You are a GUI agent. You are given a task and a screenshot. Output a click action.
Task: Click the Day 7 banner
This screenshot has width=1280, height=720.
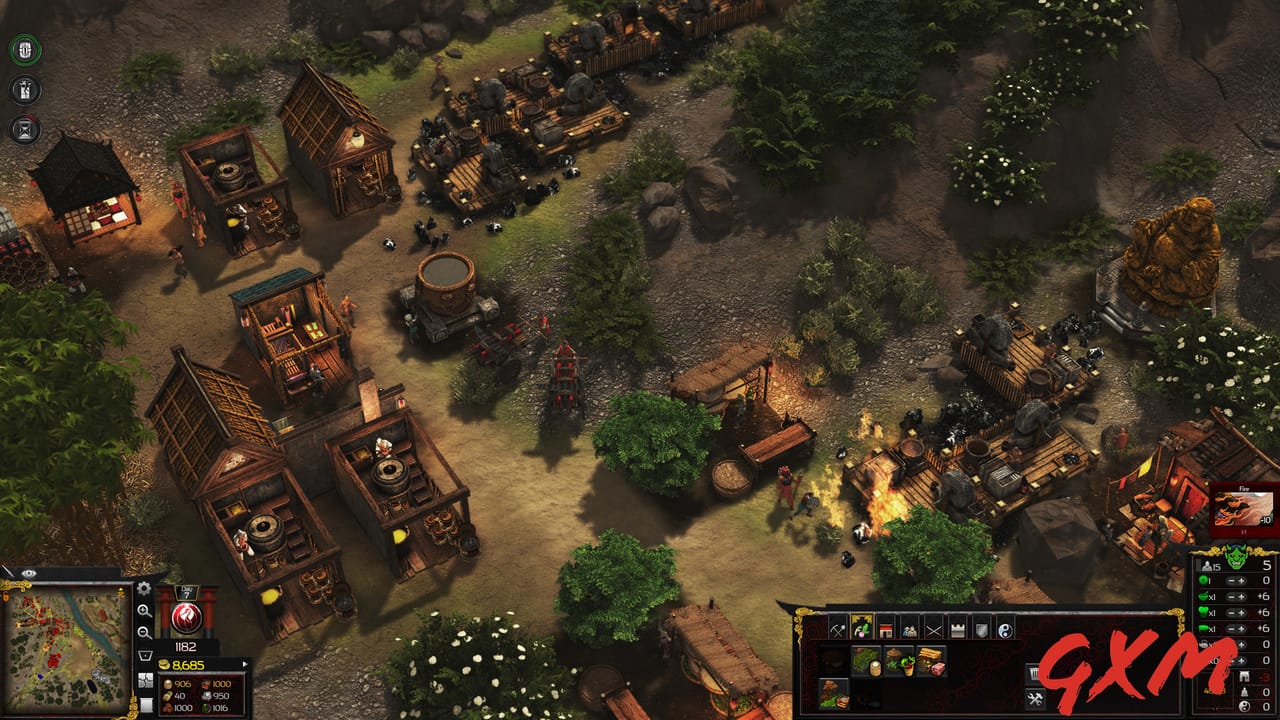(x=187, y=592)
